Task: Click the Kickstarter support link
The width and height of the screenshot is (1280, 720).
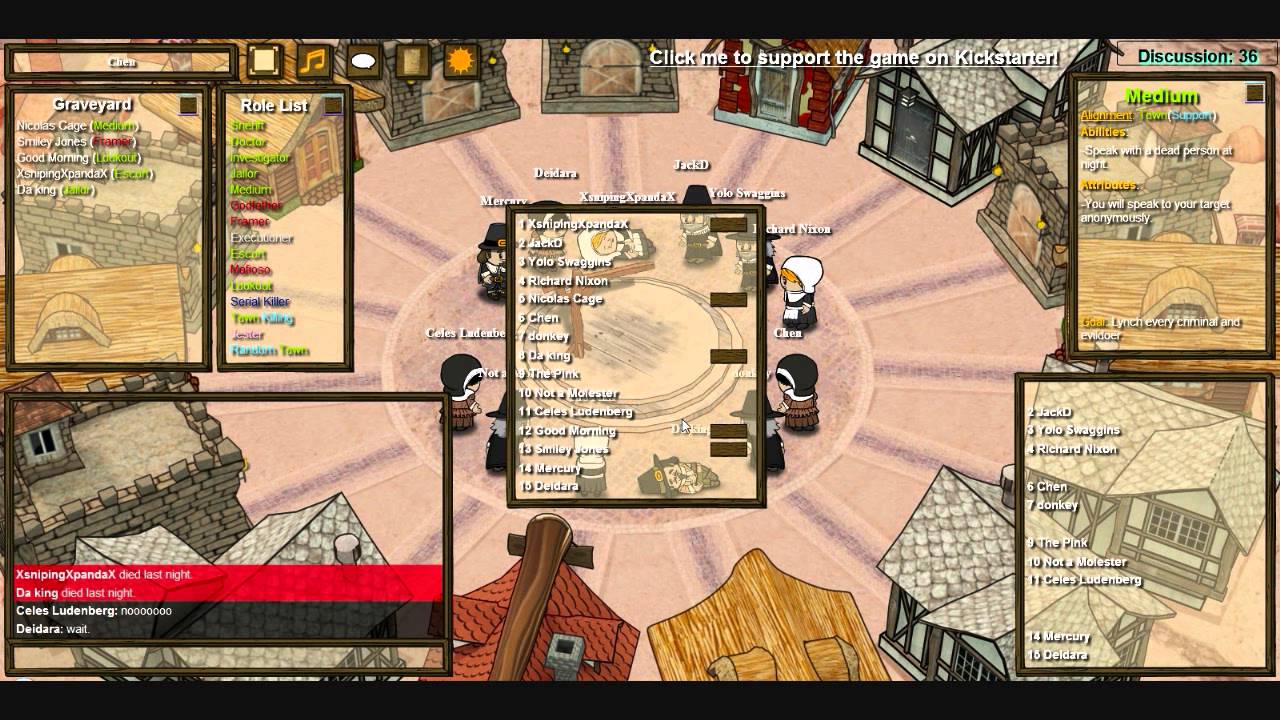Action: (853, 57)
